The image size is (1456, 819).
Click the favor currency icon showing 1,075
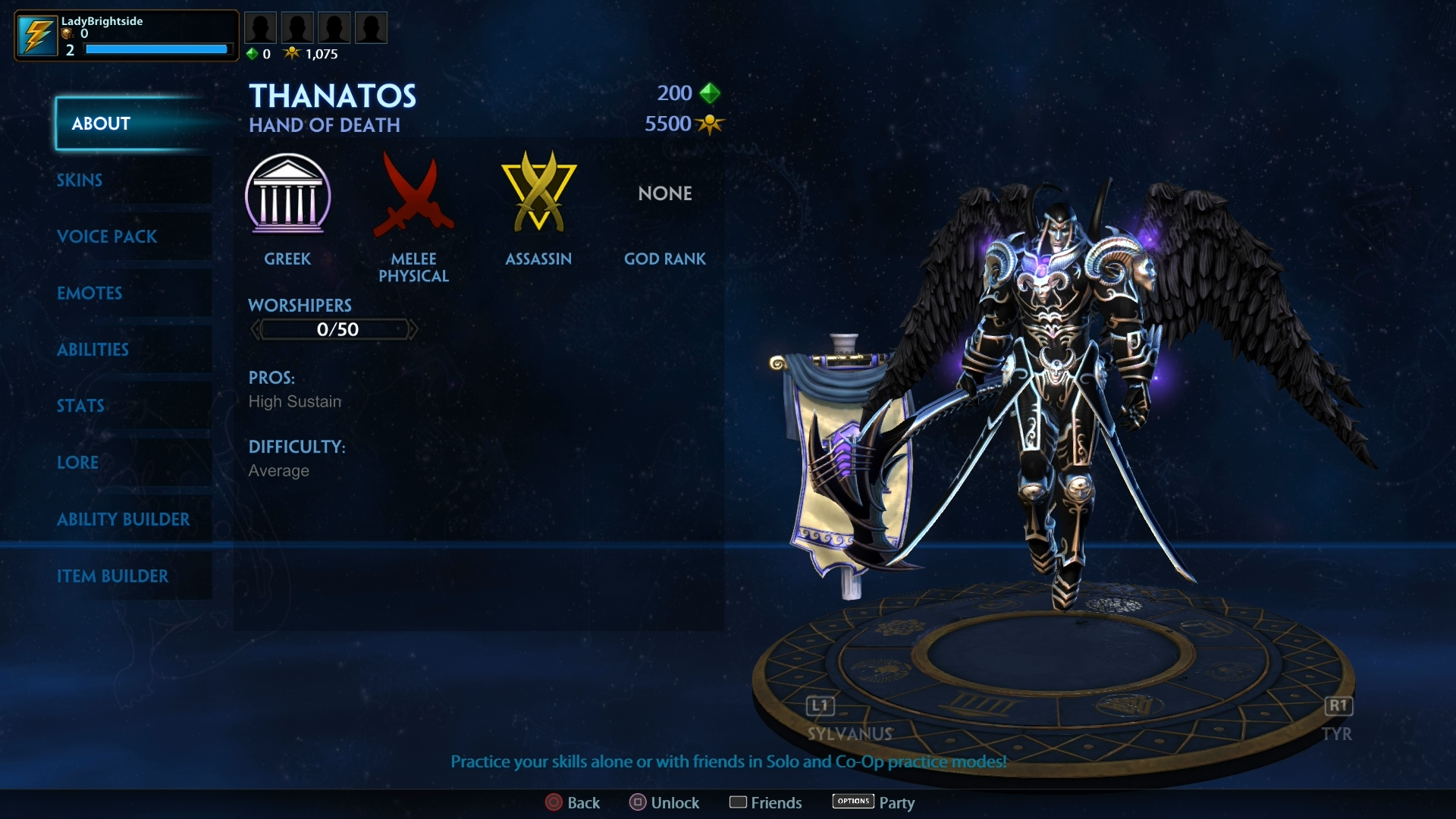point(293,53)
